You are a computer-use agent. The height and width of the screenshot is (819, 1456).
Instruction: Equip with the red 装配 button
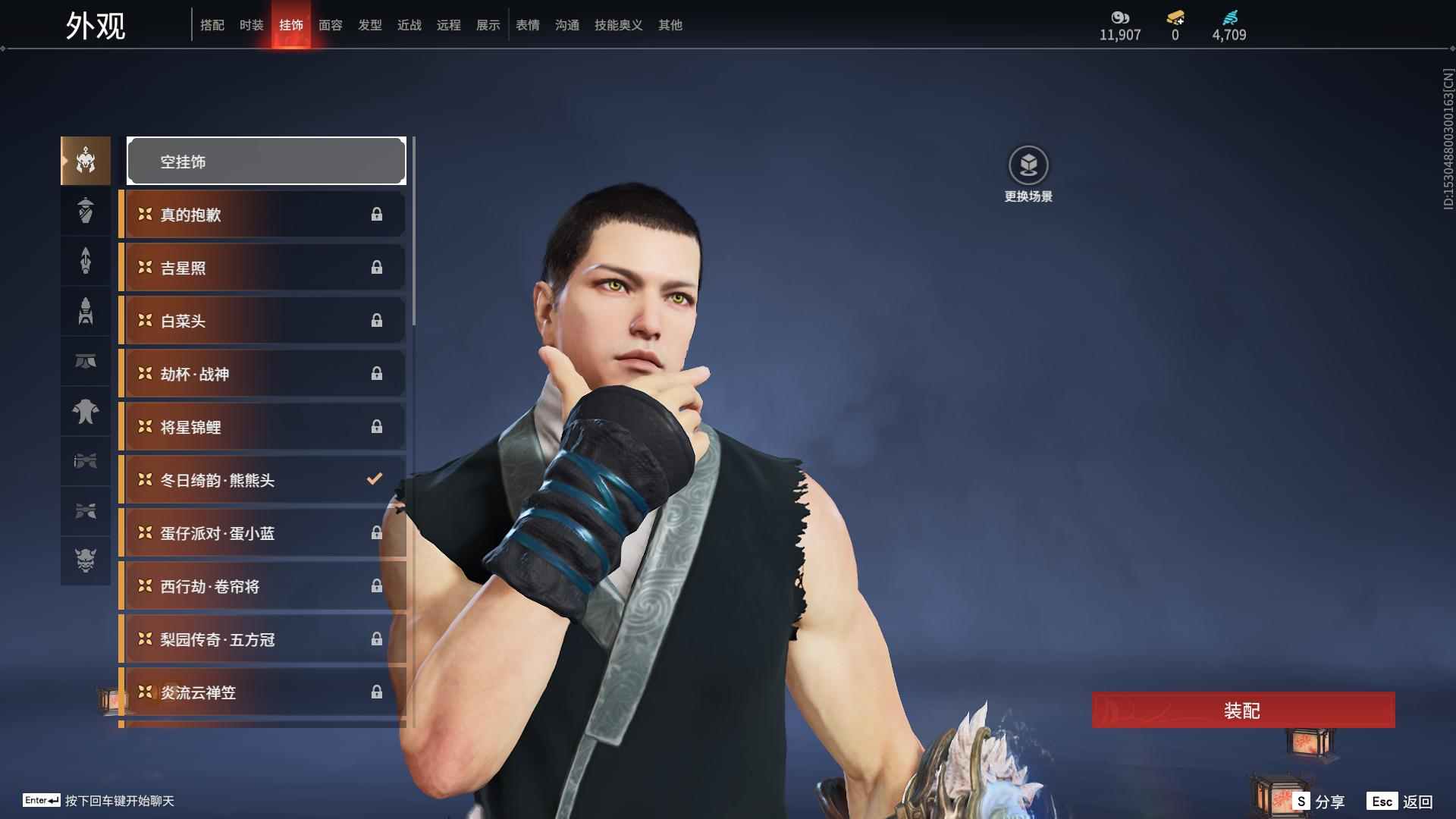pos(1243,710)
